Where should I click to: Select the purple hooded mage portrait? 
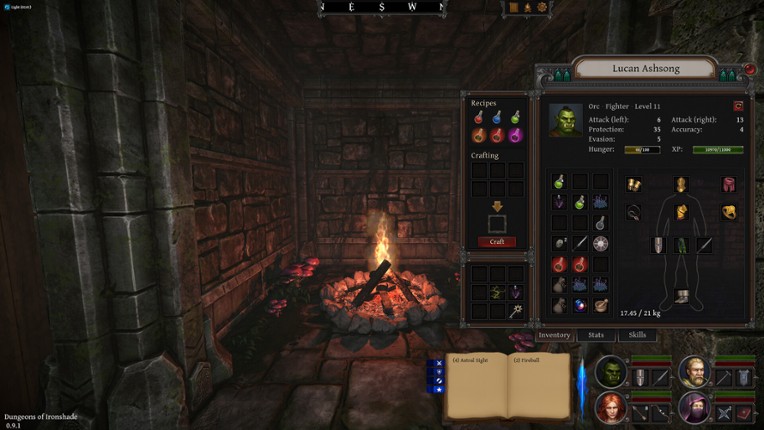pyautogui.click(x=694, y=407)
